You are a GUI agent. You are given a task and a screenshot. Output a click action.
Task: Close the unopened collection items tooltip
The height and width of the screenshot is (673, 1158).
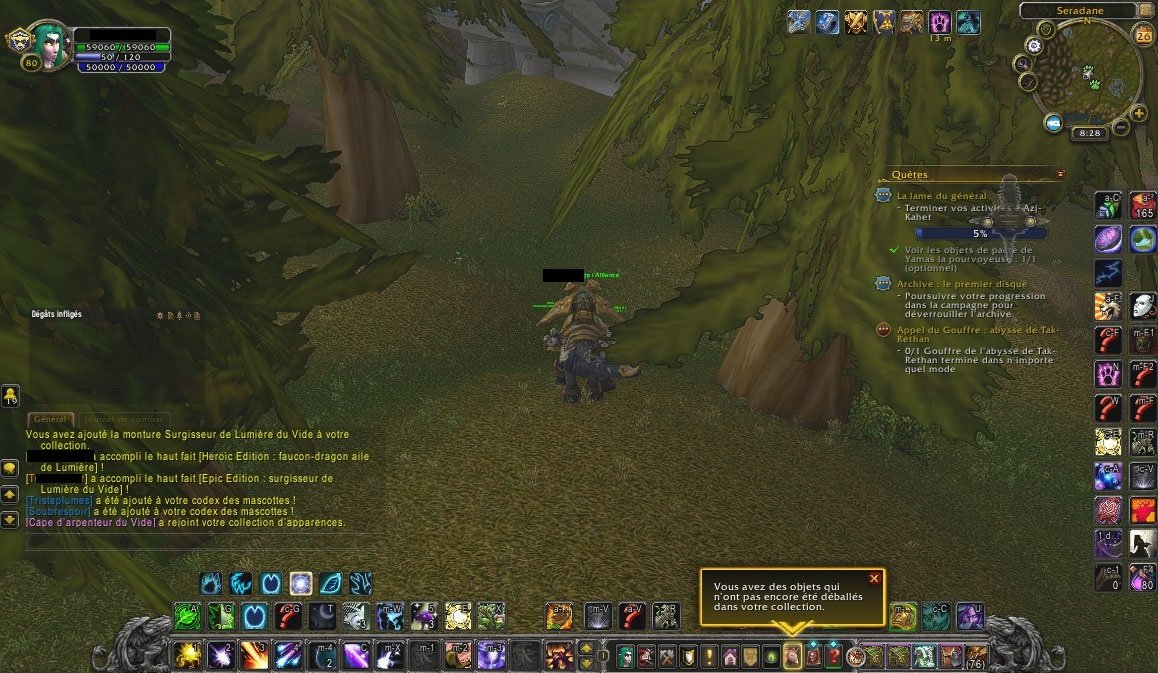(874, 578)
